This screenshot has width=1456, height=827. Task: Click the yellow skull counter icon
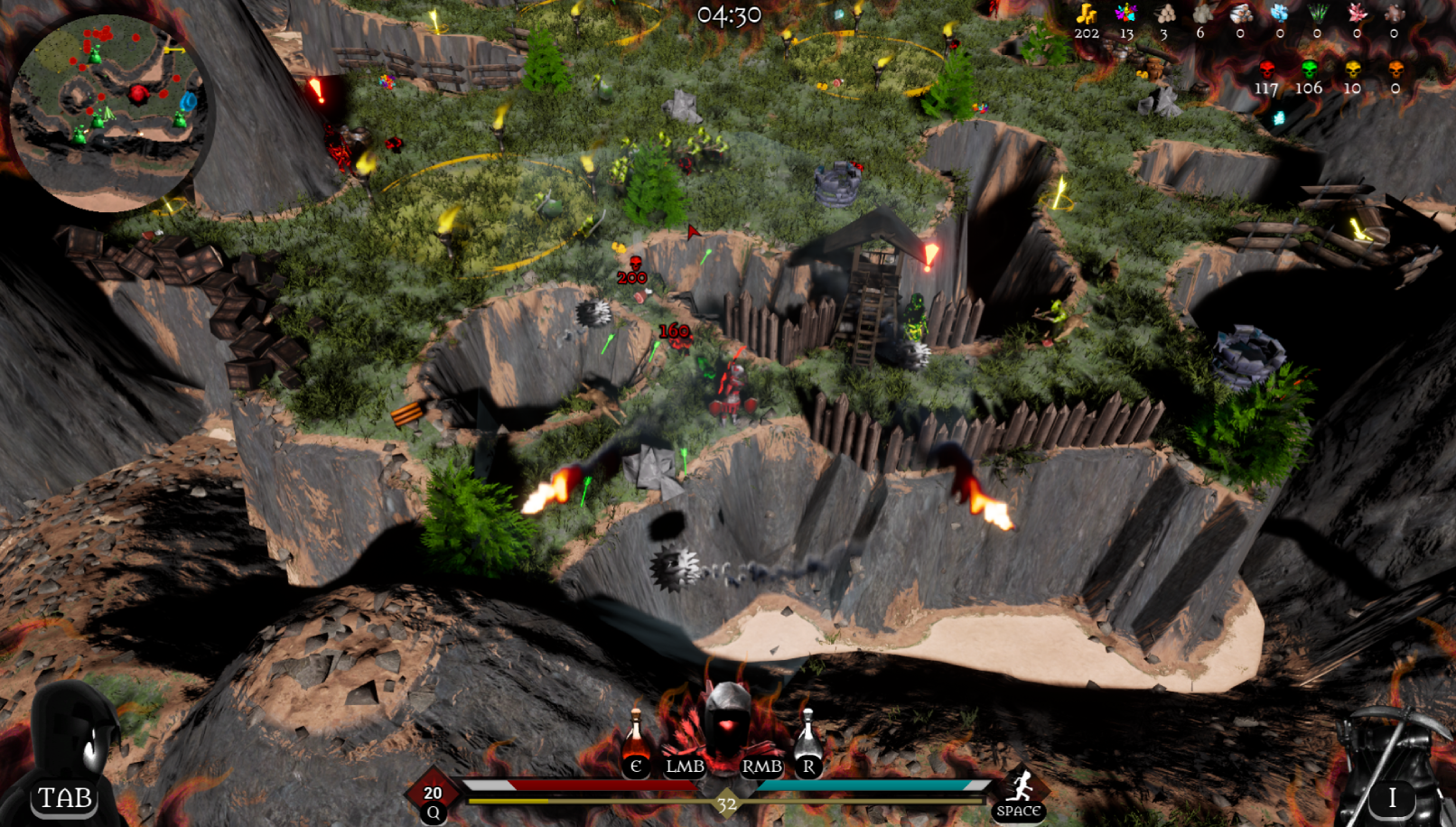[1352, 70]
